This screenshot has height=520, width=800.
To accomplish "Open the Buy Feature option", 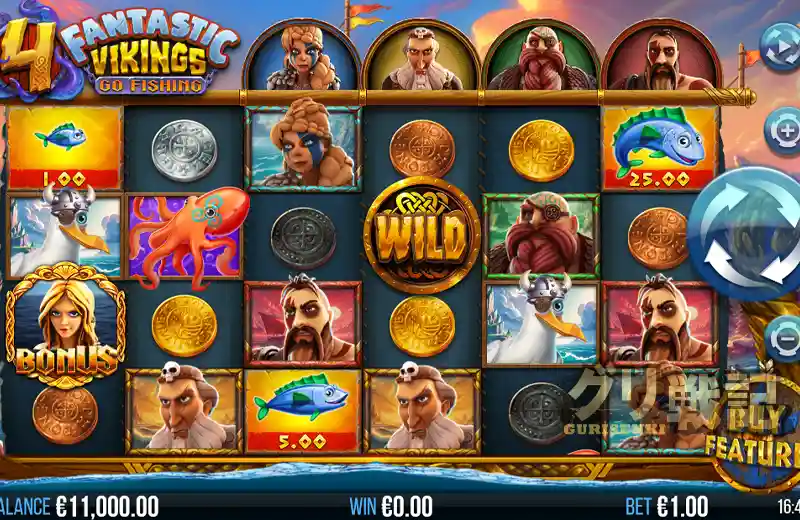I will click(752, 433).
